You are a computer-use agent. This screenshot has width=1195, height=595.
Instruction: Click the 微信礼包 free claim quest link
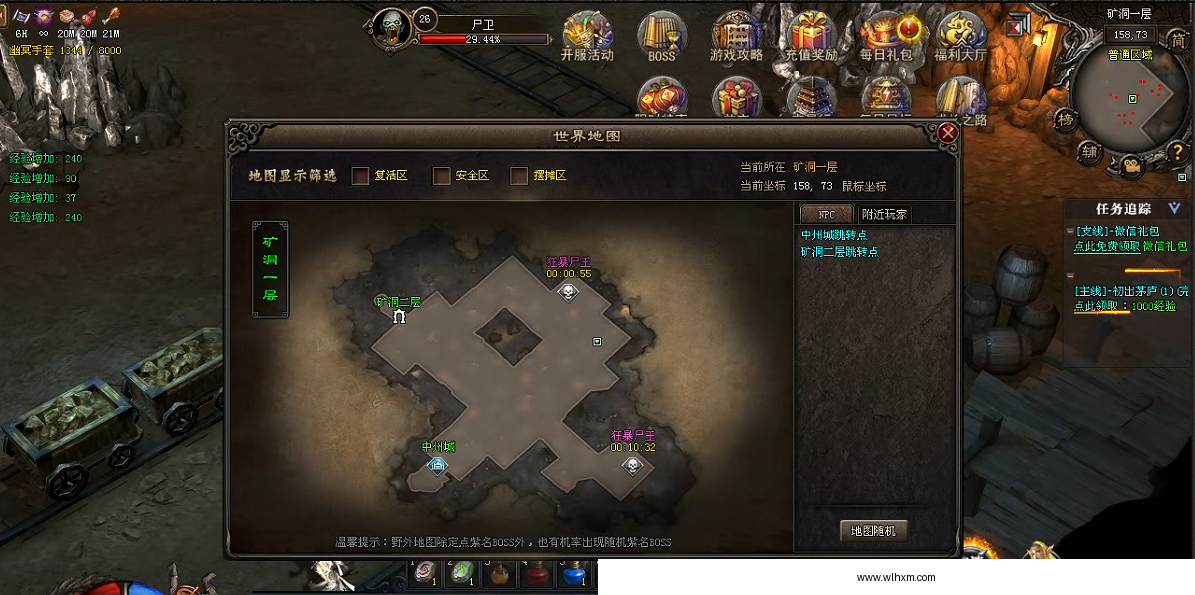pos(1107,246)
